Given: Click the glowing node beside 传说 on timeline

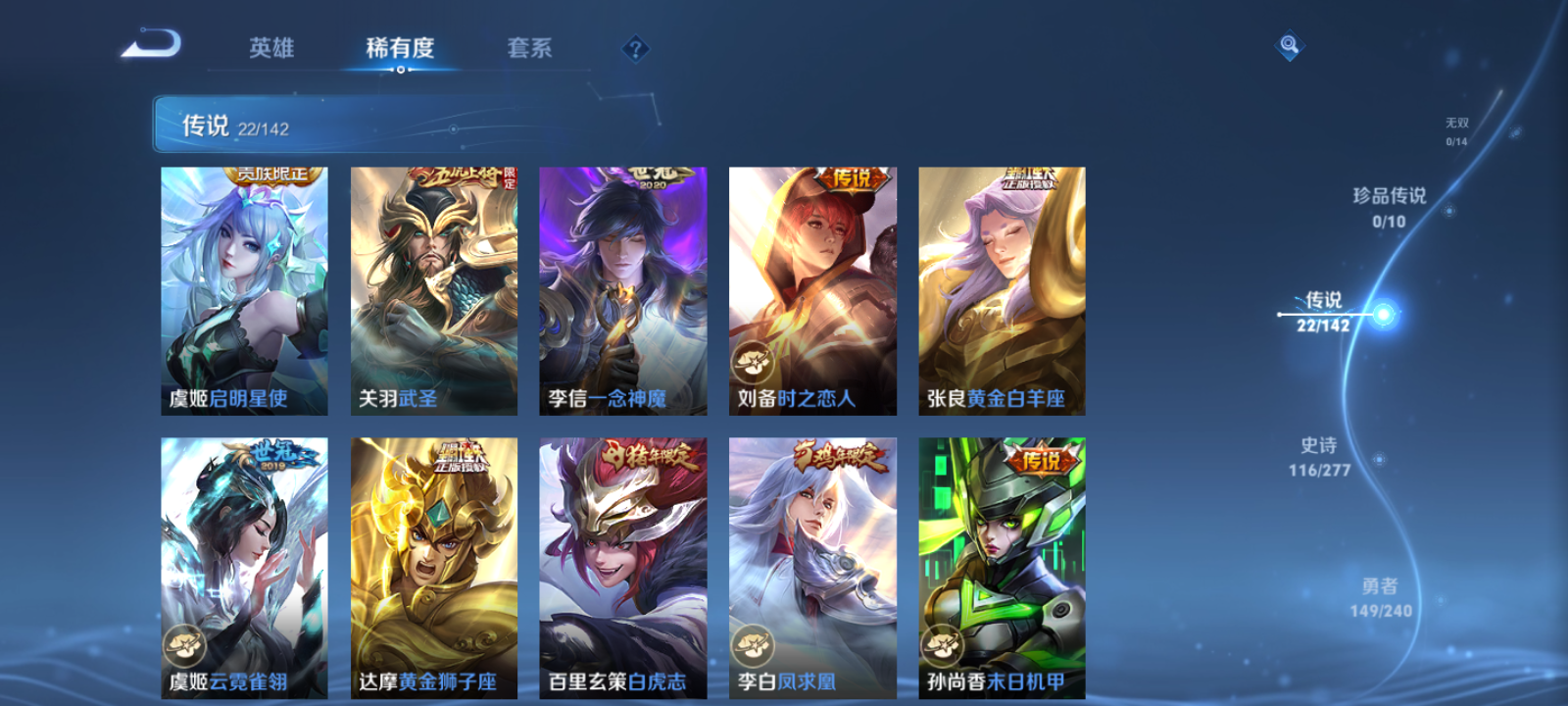Looking at the screenshot, I should coord(1382,312).
